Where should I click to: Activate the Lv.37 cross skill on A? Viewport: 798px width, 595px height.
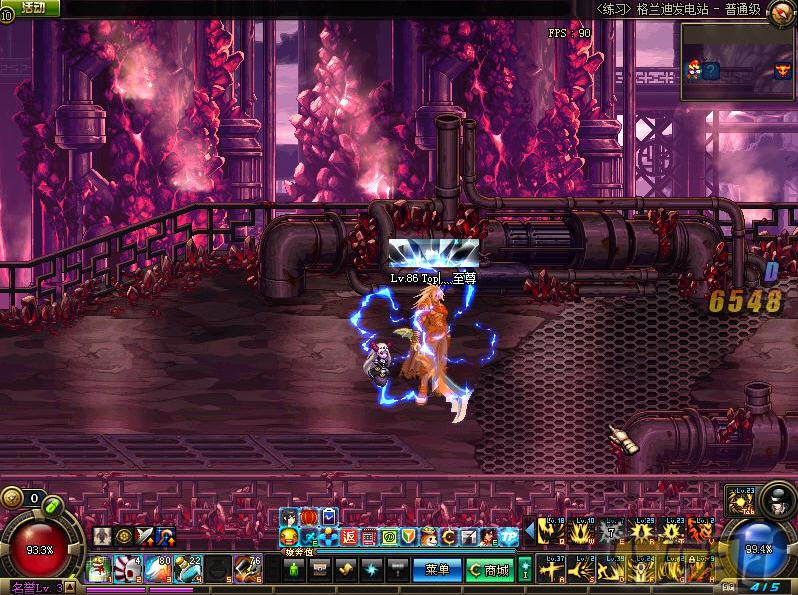click(553, 569)
